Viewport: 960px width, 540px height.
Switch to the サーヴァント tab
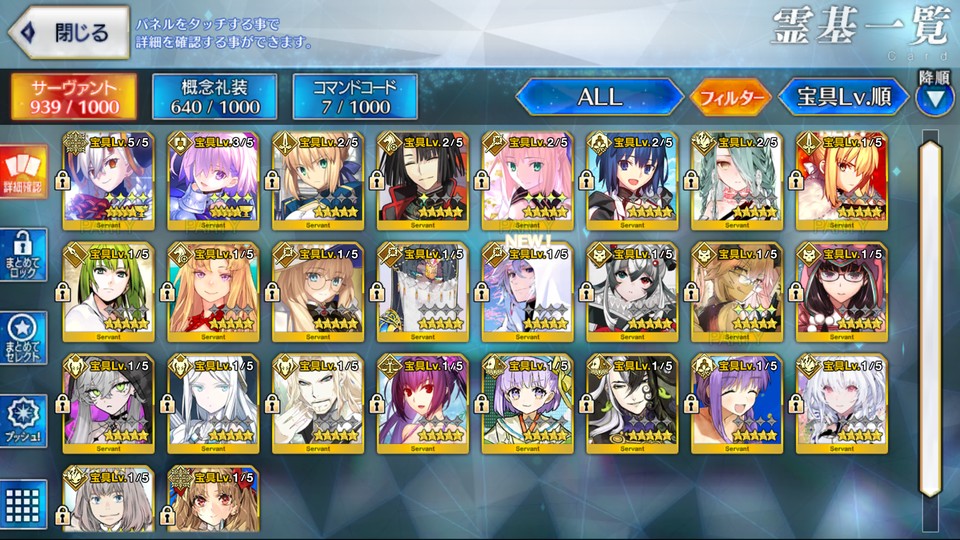point(75,97)
